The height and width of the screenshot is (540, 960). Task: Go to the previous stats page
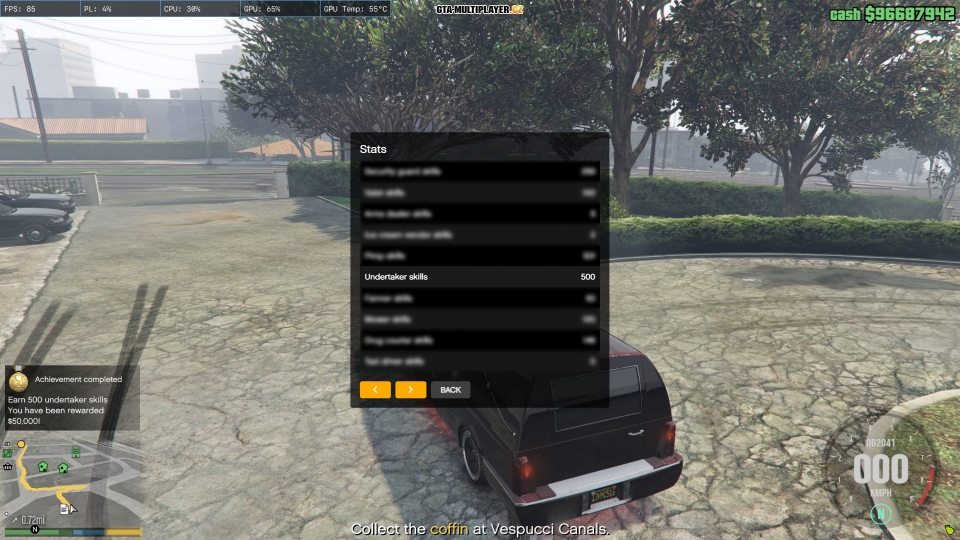(x=375, y=389)
